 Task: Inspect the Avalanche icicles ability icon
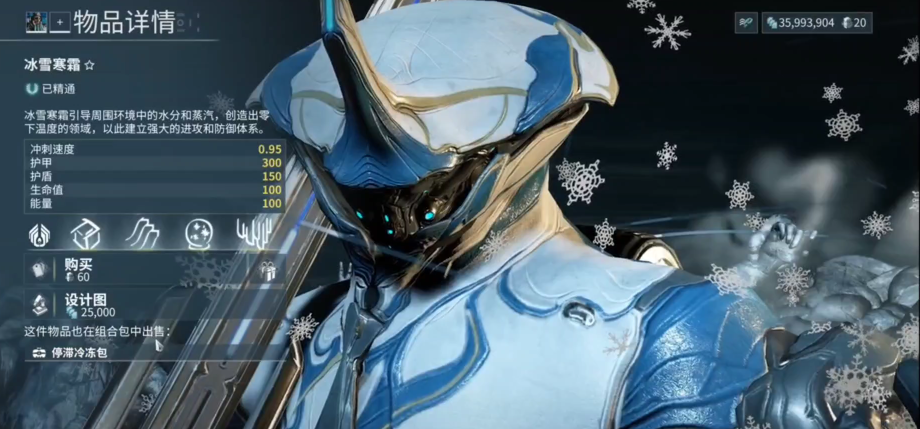point(252,234)
